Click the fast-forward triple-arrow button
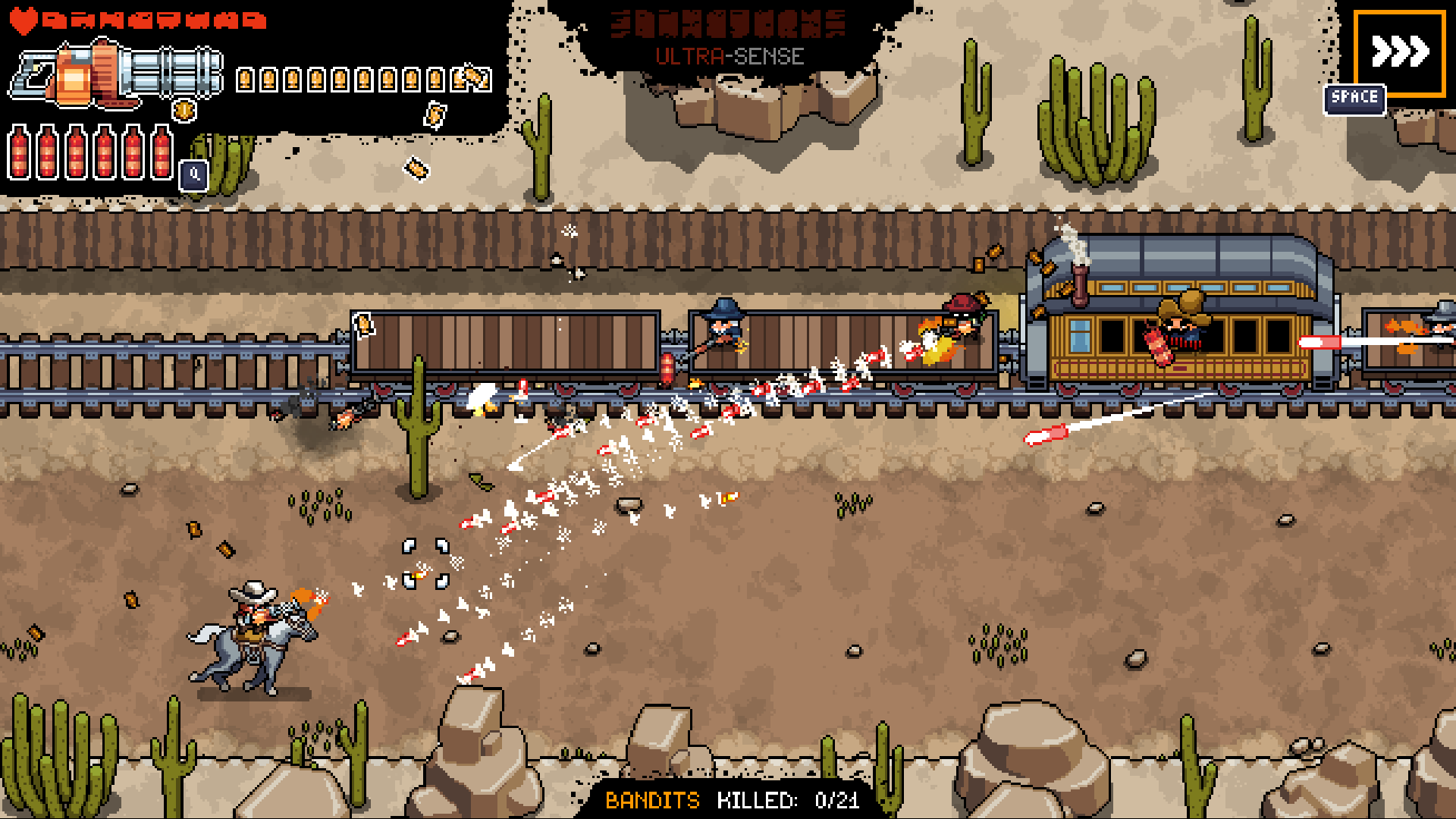The width and height of the screenshot is (1456, 819). (1400, 52)
